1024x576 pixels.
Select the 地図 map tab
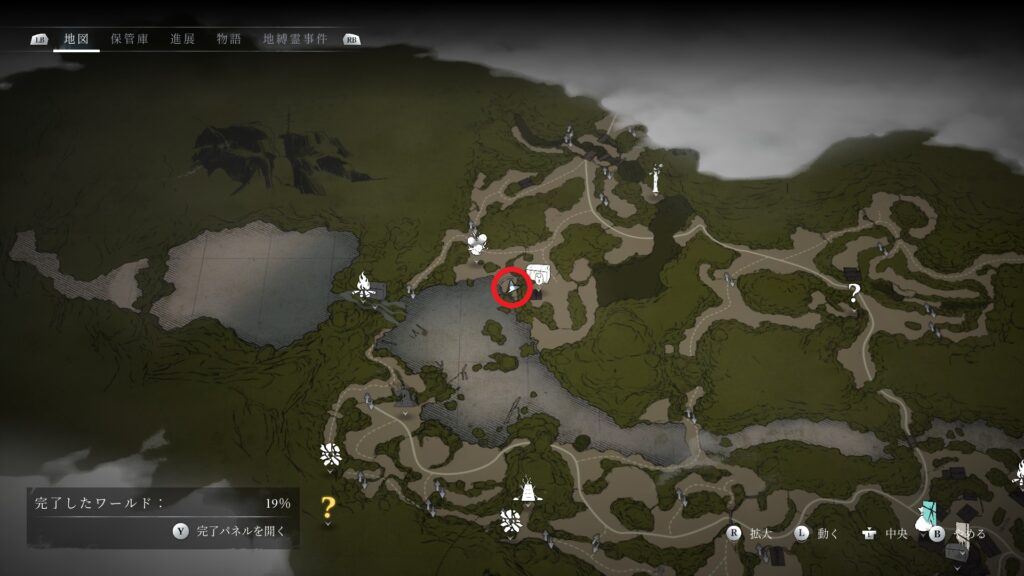click(x=76, y=39)
